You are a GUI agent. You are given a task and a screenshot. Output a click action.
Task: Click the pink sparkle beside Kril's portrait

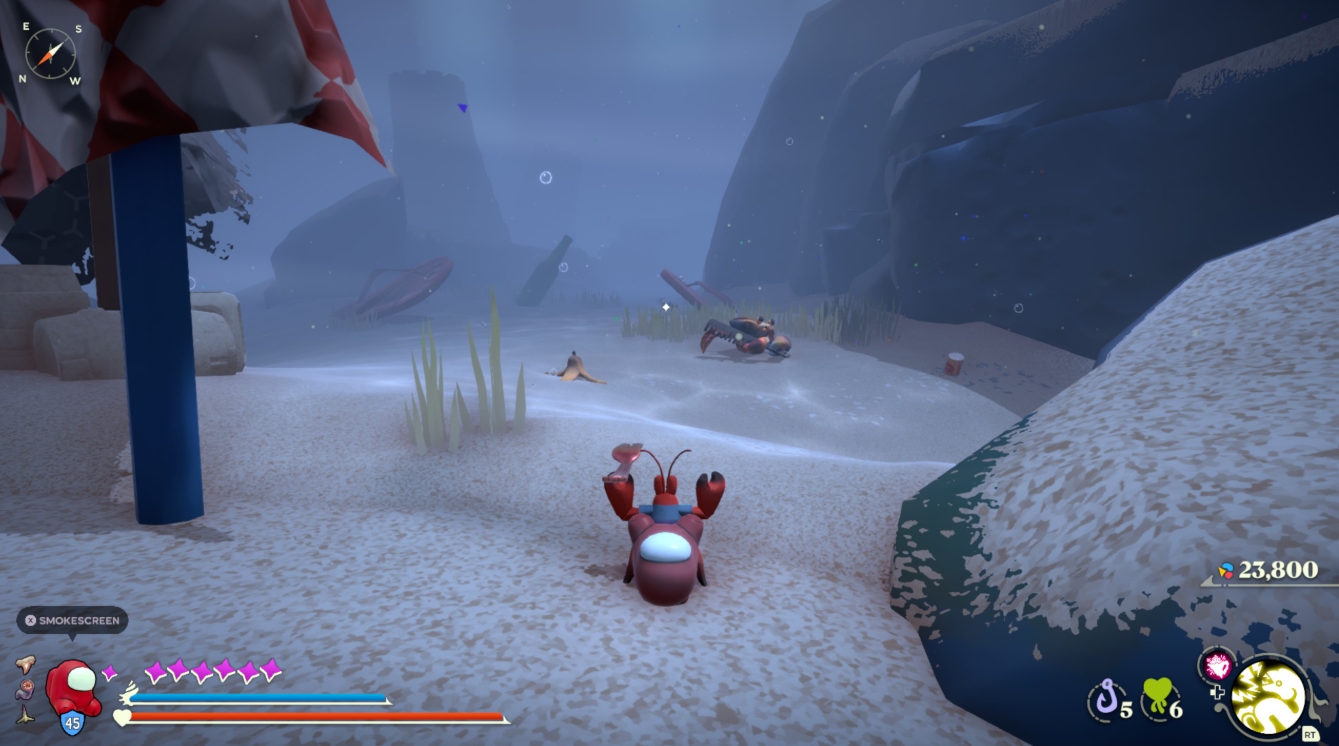(110, 672)
